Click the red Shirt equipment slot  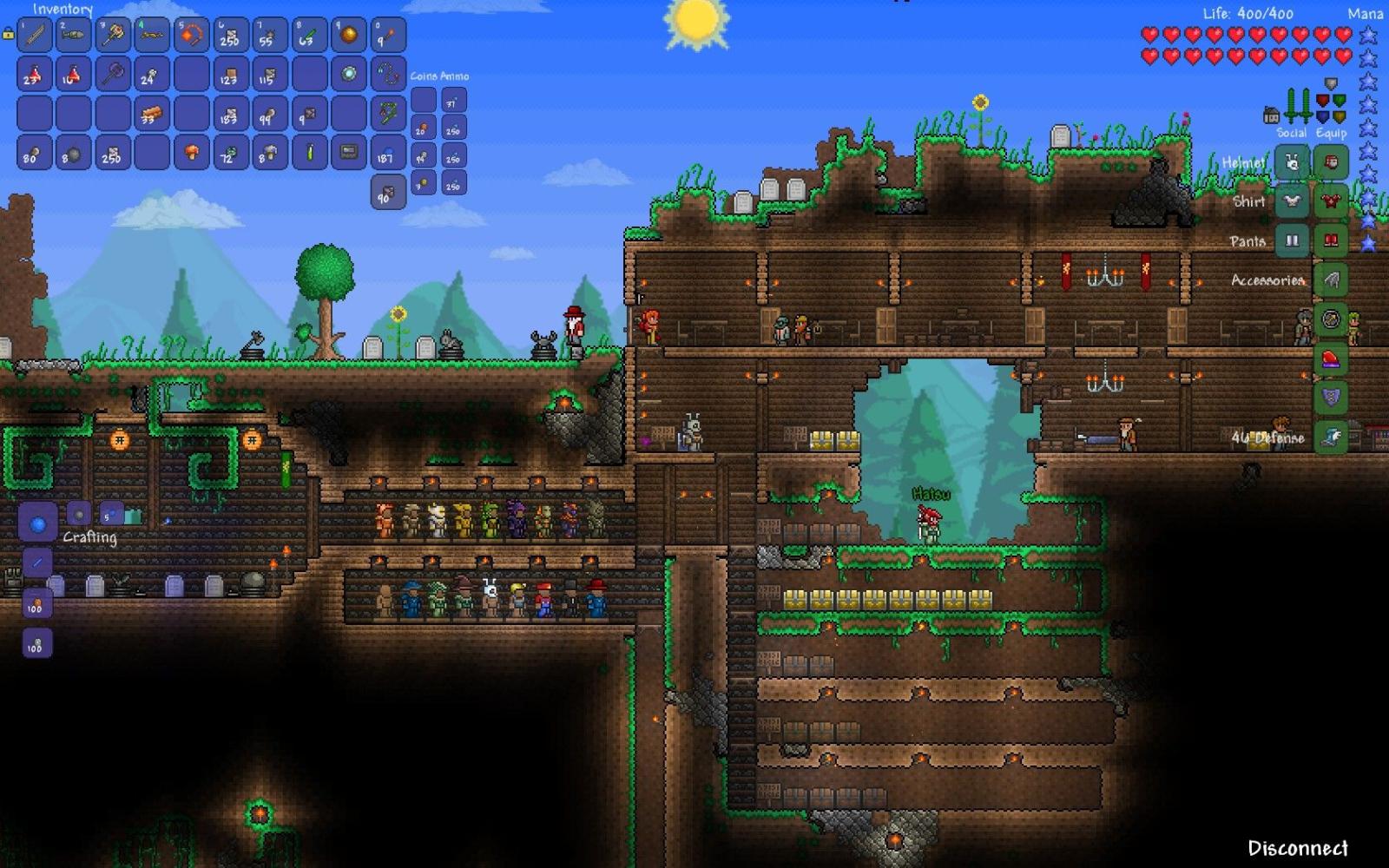click(x=1331, y=202)
